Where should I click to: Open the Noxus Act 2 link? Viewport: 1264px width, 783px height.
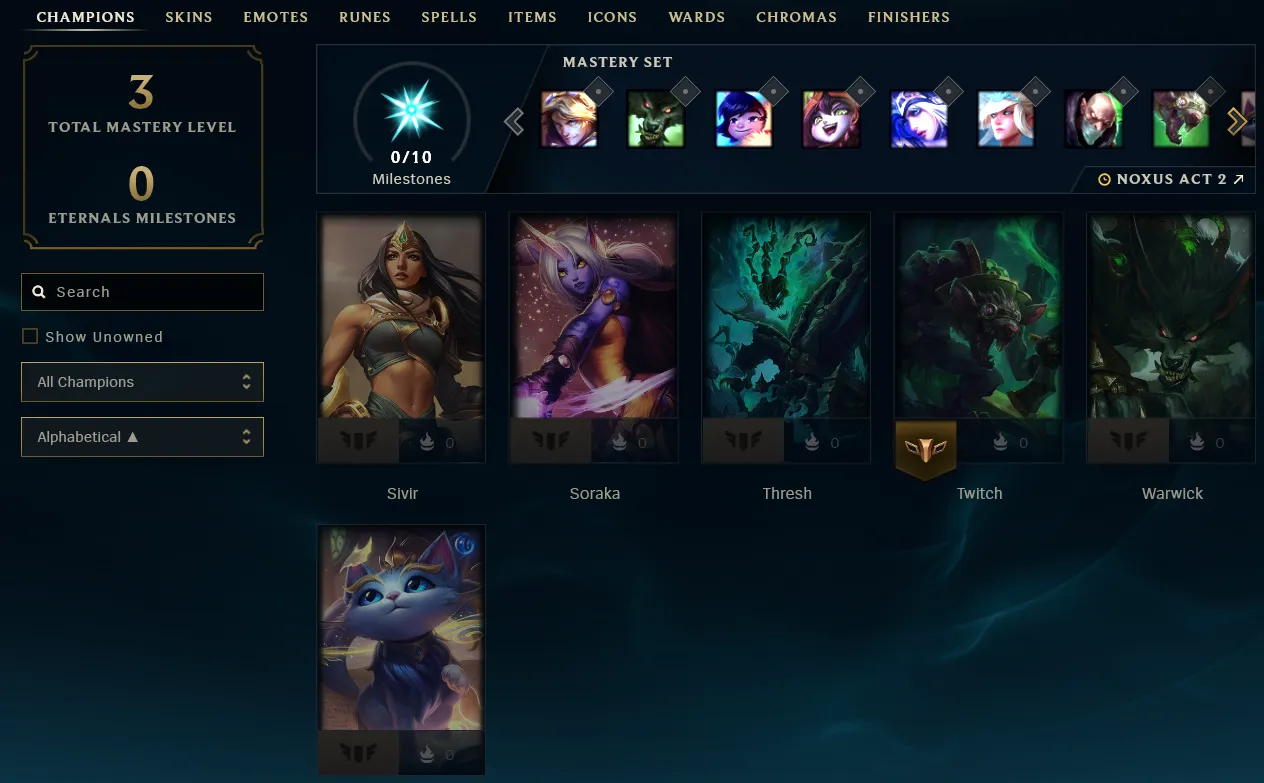(x=1171, y=180)
